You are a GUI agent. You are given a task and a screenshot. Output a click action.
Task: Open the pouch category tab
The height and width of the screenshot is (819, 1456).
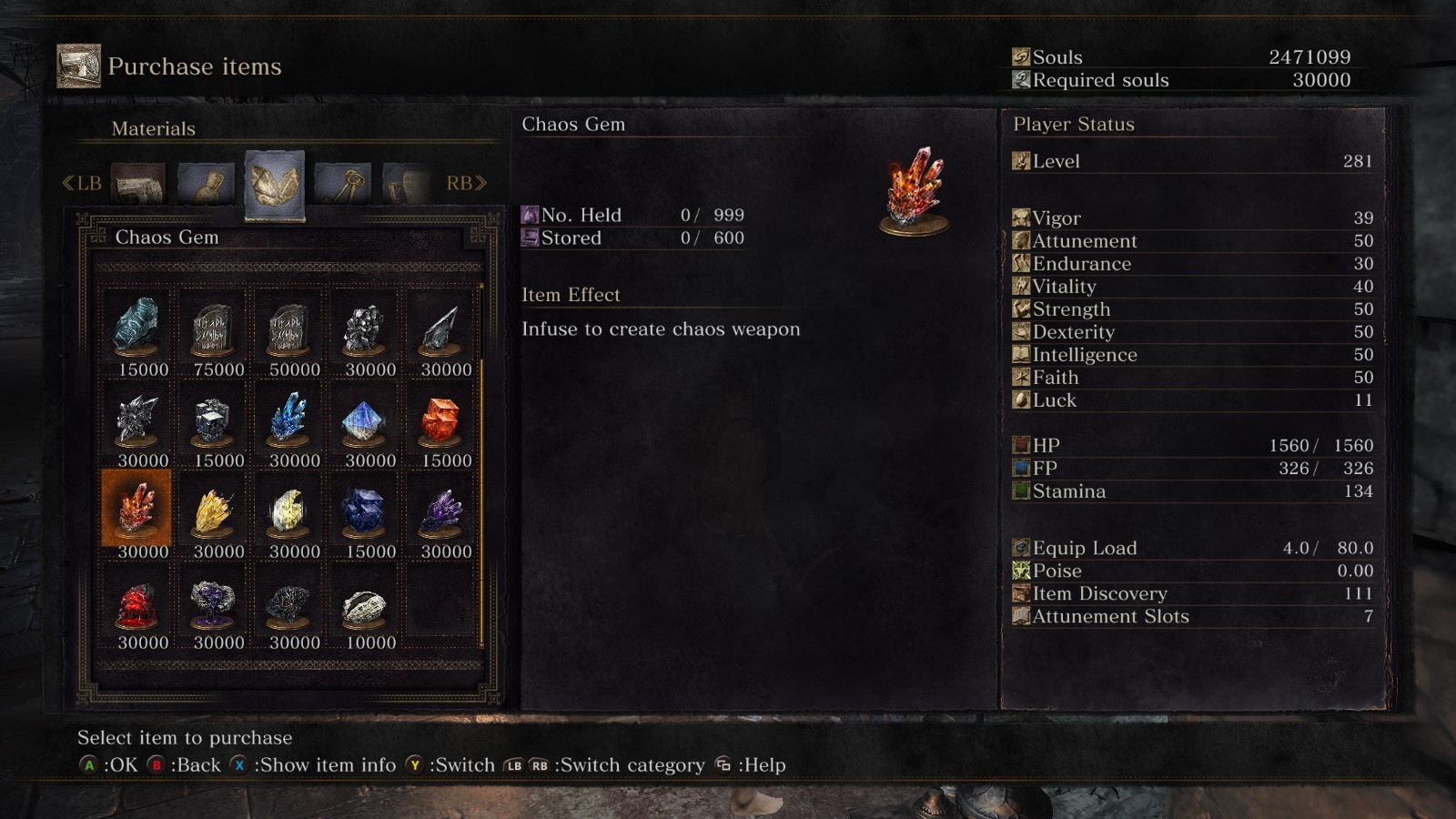[x=207, y=183]
